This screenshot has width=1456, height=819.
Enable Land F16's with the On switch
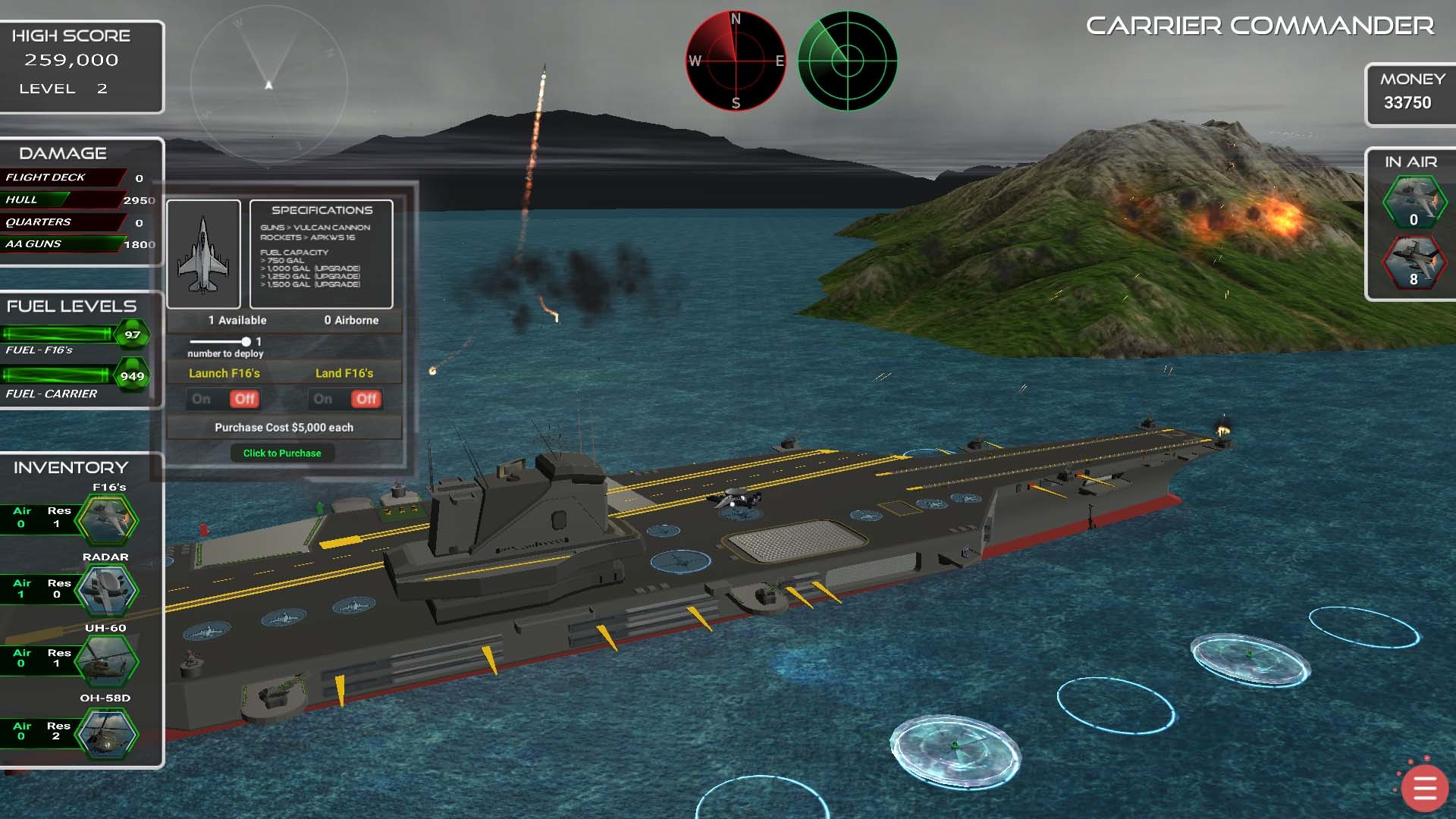pyautogui.click(x=324, y=399)
